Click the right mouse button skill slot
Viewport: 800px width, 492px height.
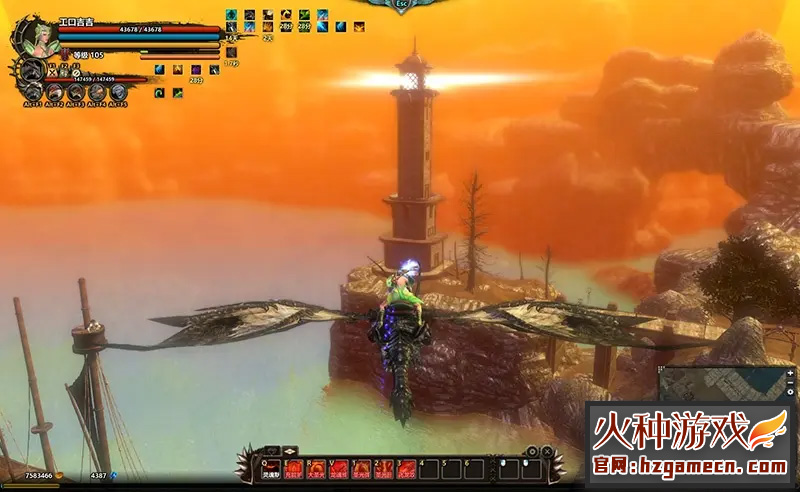click(x=532, y=469)
